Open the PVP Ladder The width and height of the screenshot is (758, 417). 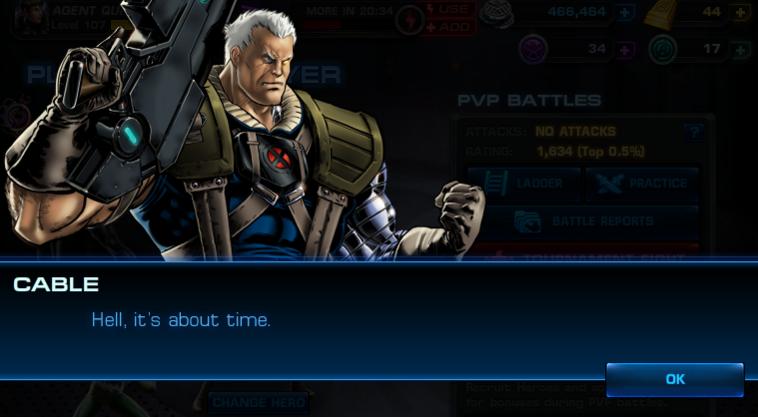524,184
